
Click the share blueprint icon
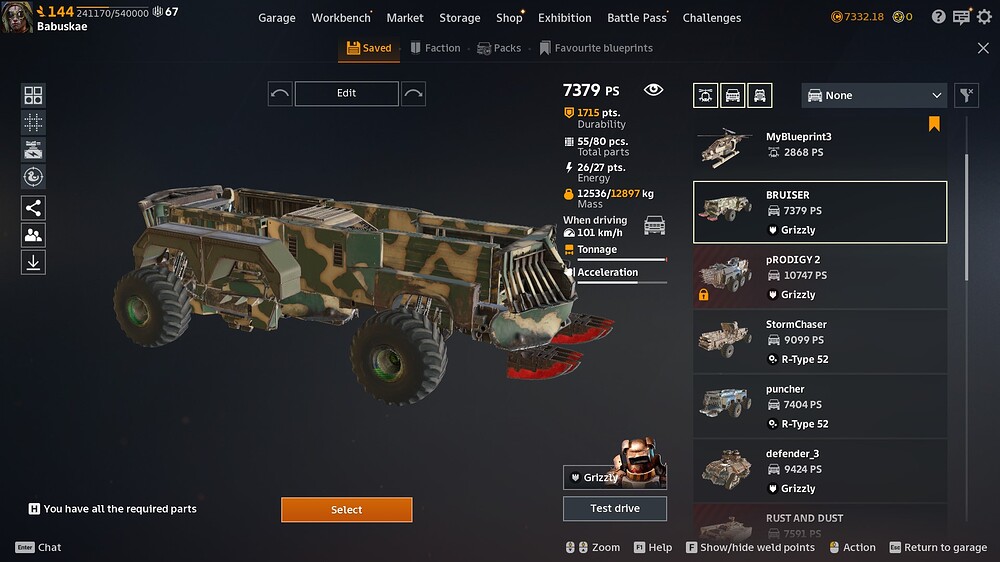(33, 208)
